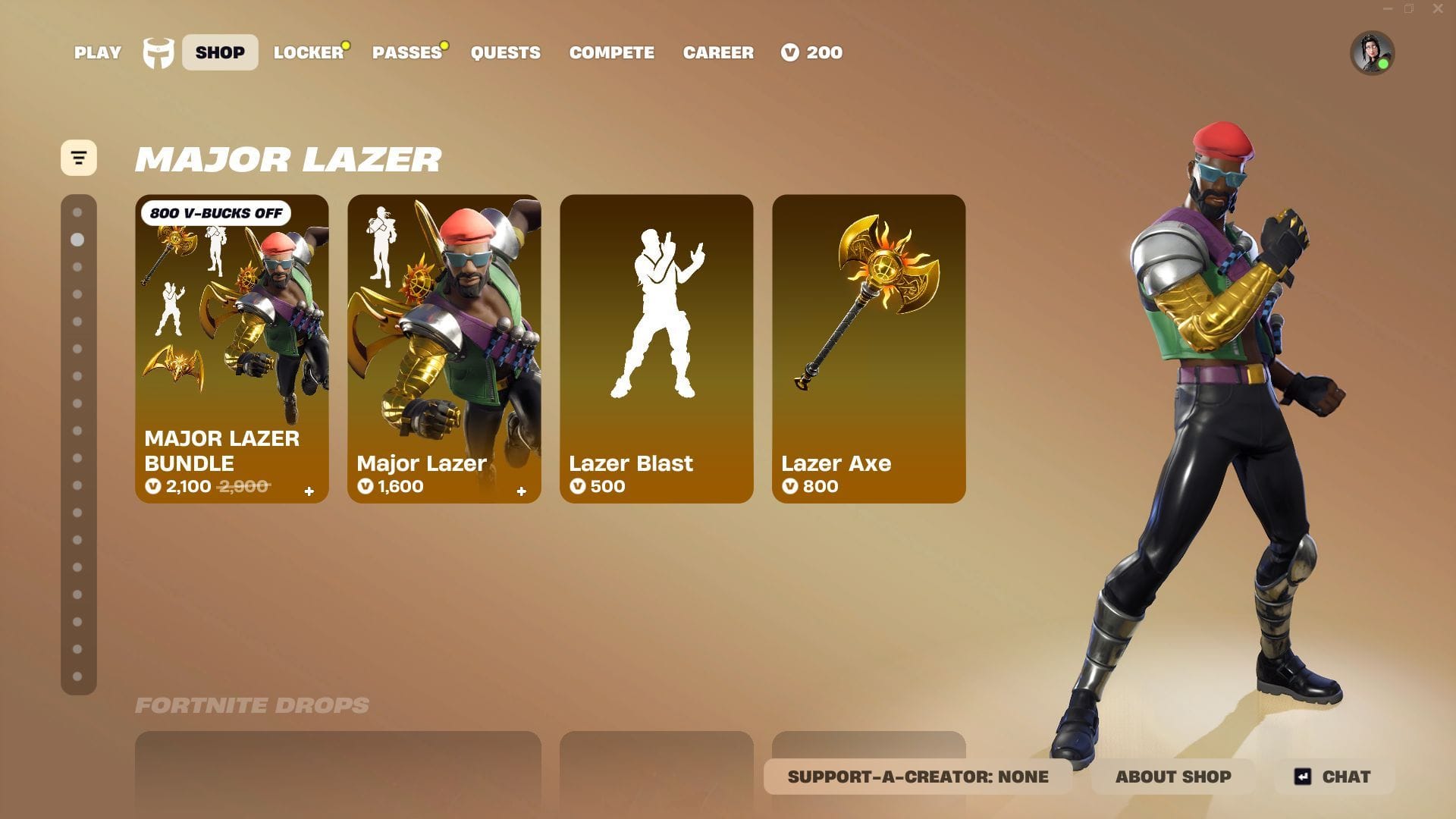Open the Locker tab

pos(309,52)
